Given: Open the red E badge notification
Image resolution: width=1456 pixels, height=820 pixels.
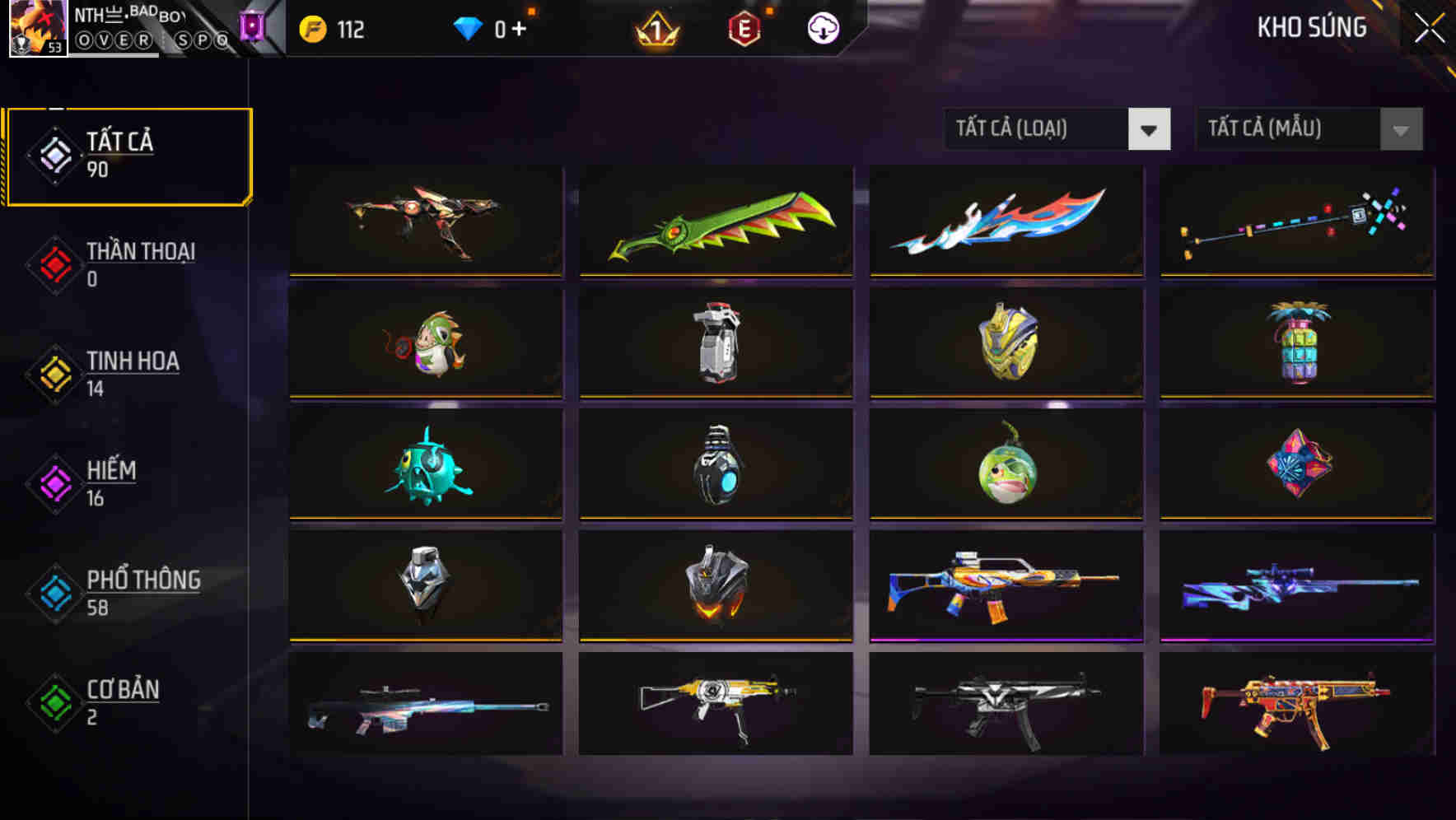Looking at the screenshot, I should tap(742, 29).
